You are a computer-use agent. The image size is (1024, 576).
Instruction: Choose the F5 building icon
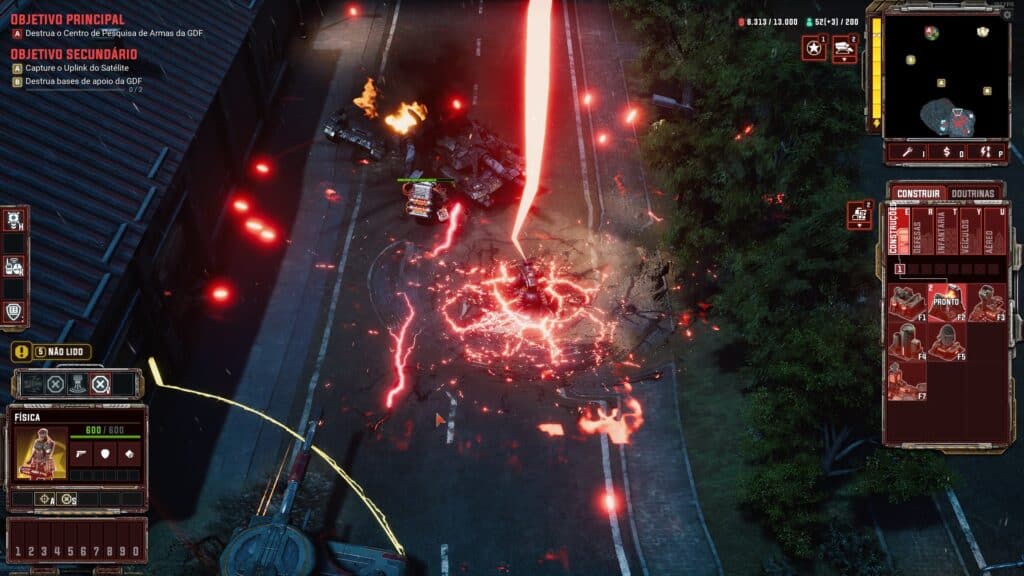click(x=946, y=341)
